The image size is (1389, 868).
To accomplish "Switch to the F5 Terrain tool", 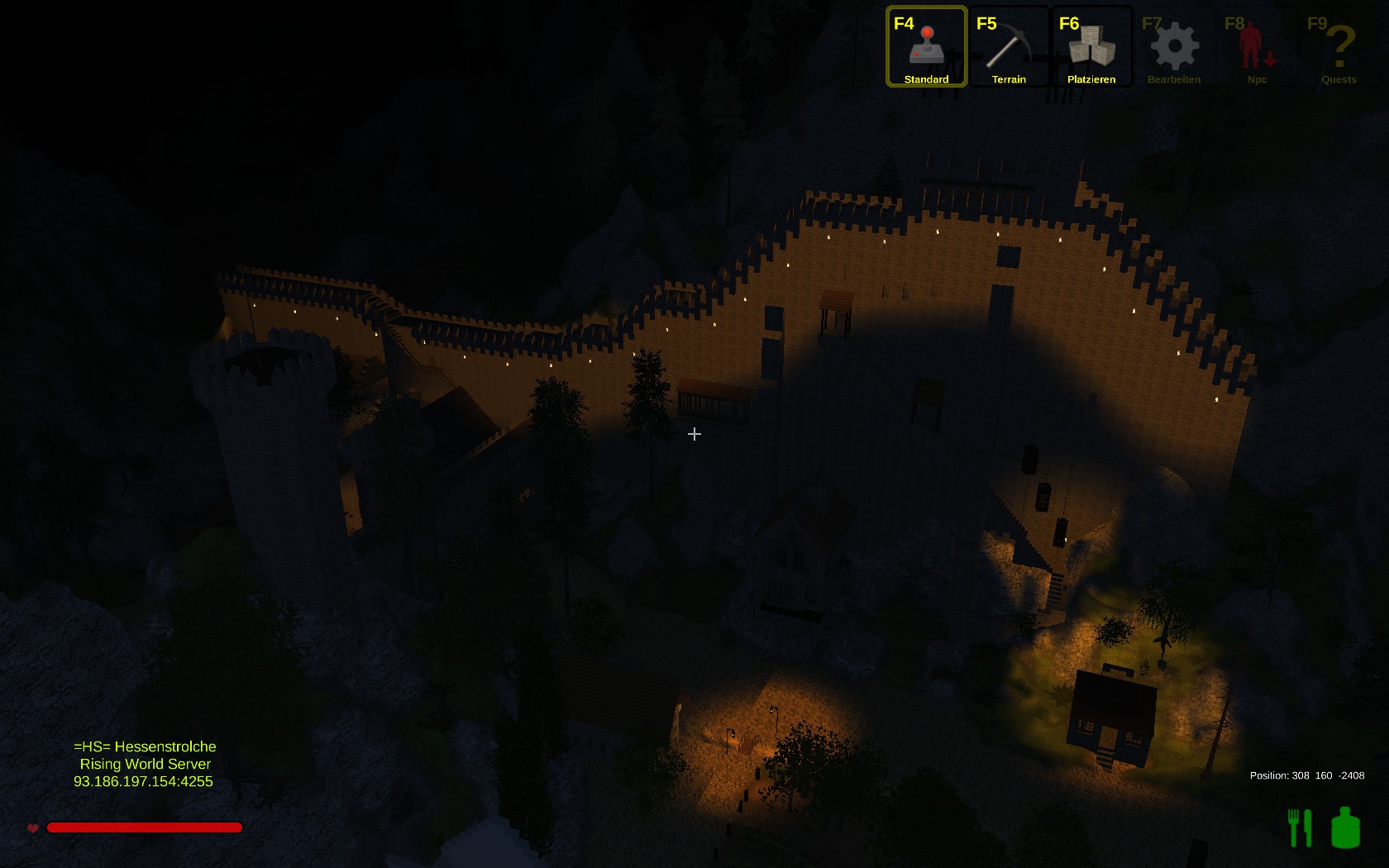I will click(x=1009, y=47).
